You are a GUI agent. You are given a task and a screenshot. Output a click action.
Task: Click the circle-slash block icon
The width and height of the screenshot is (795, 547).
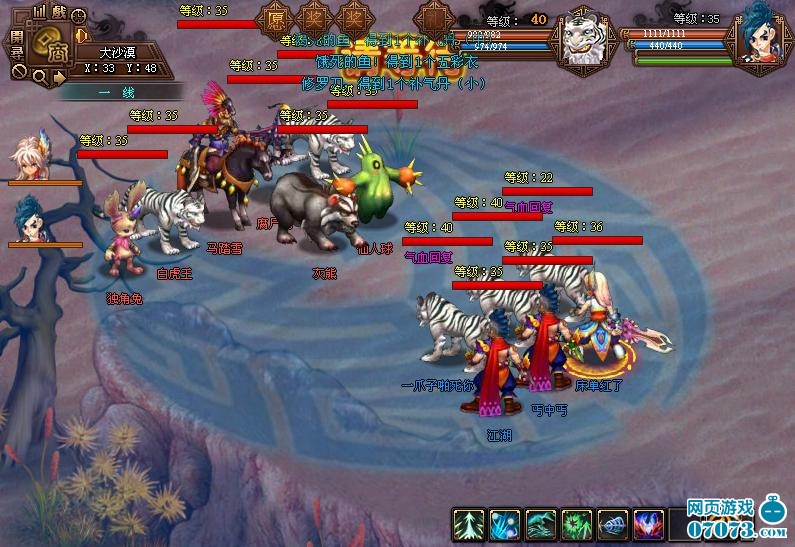(x=17, y=71)
